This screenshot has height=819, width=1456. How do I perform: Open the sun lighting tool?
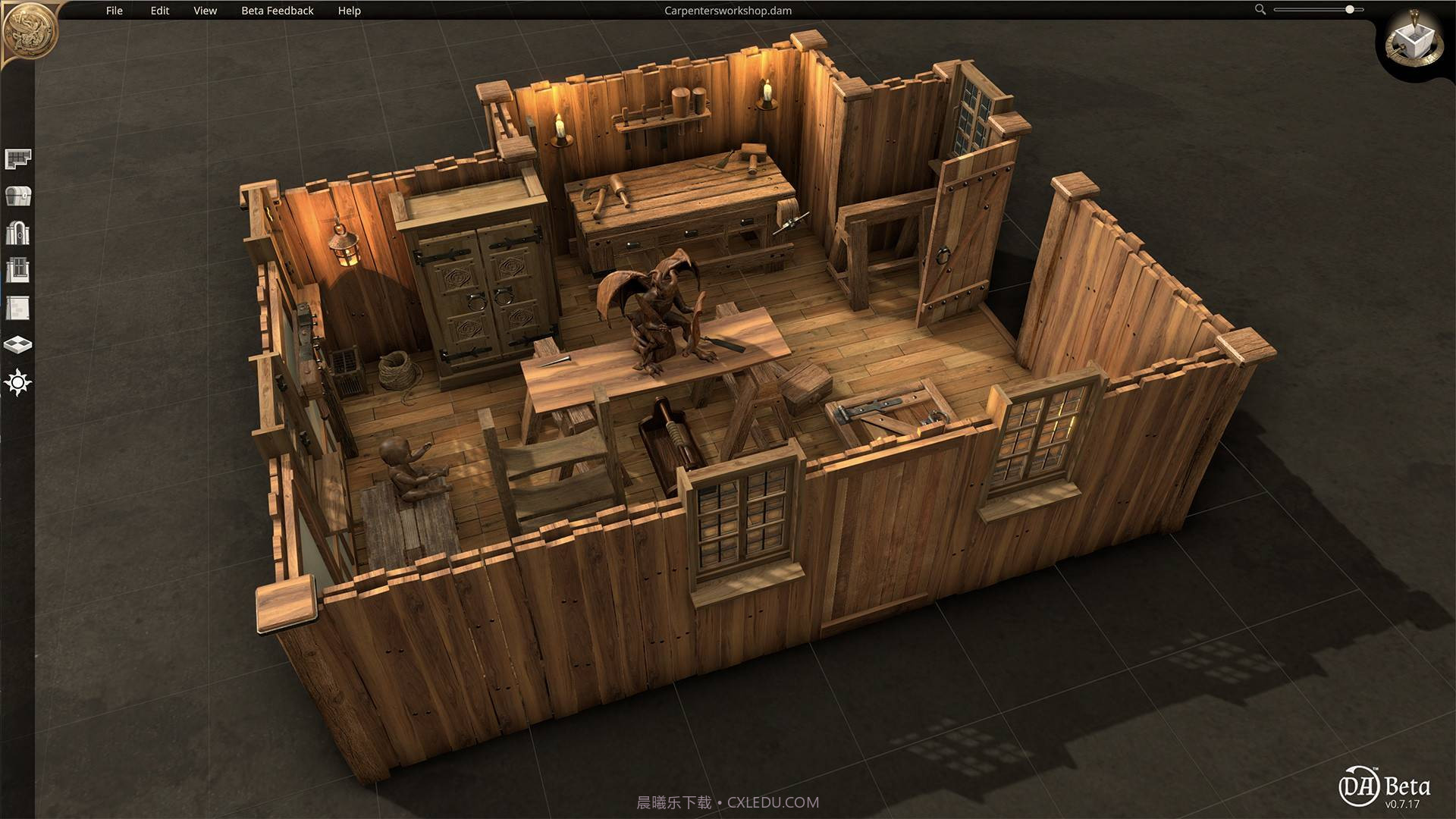tap(18, 382)
